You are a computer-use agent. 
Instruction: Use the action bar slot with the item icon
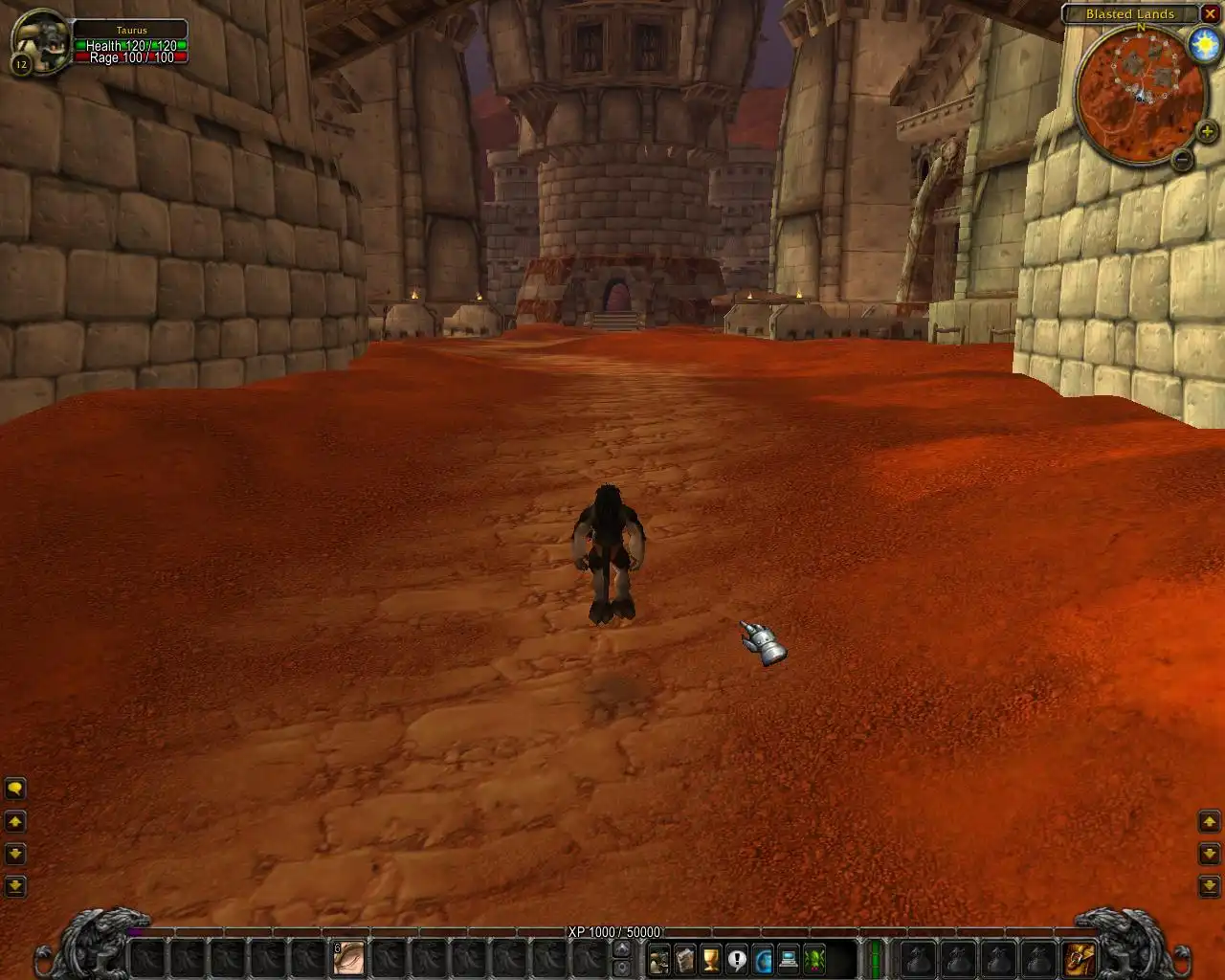coord(348,958)
